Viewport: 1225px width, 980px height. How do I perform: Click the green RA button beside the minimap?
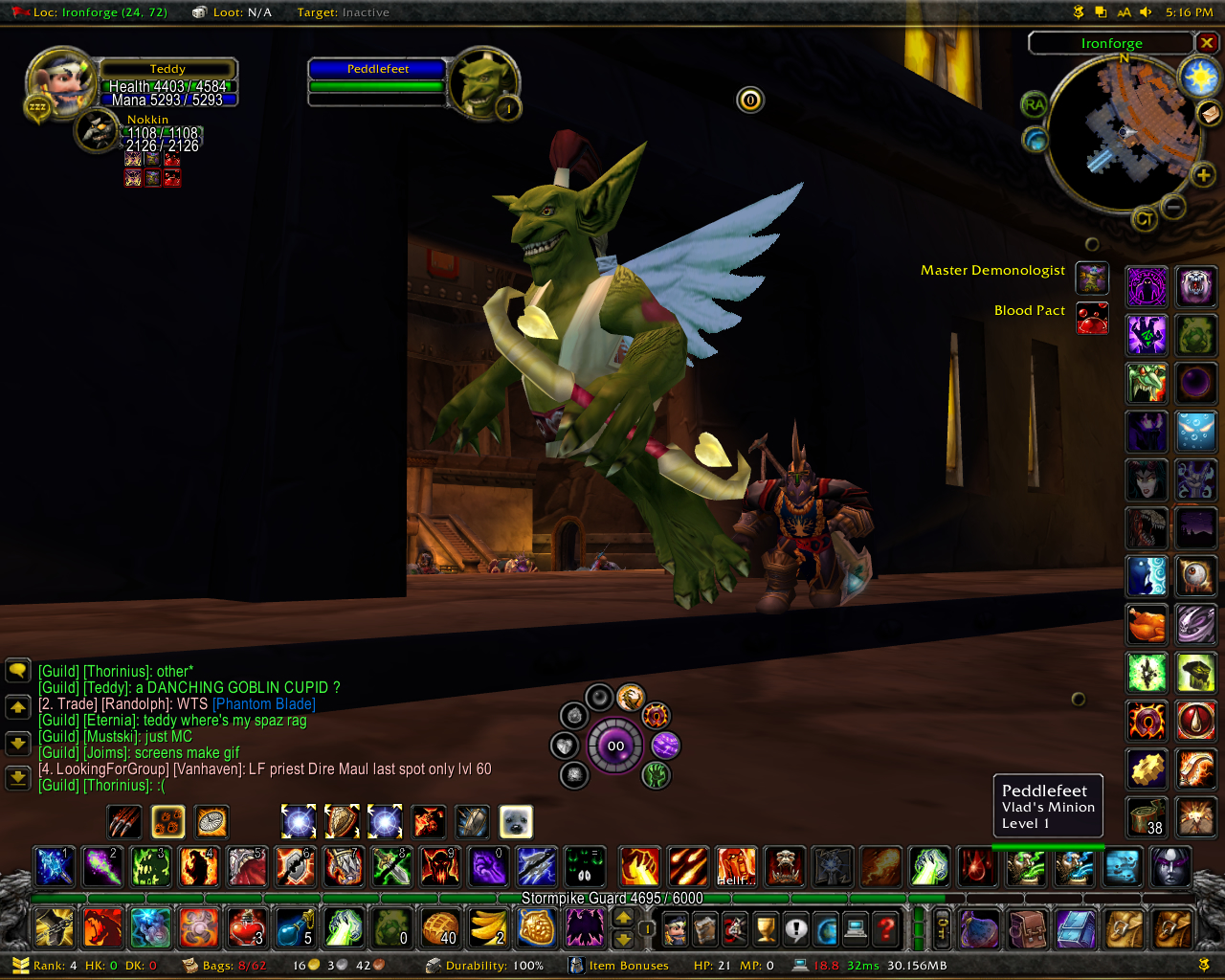tap(1034, 104)
